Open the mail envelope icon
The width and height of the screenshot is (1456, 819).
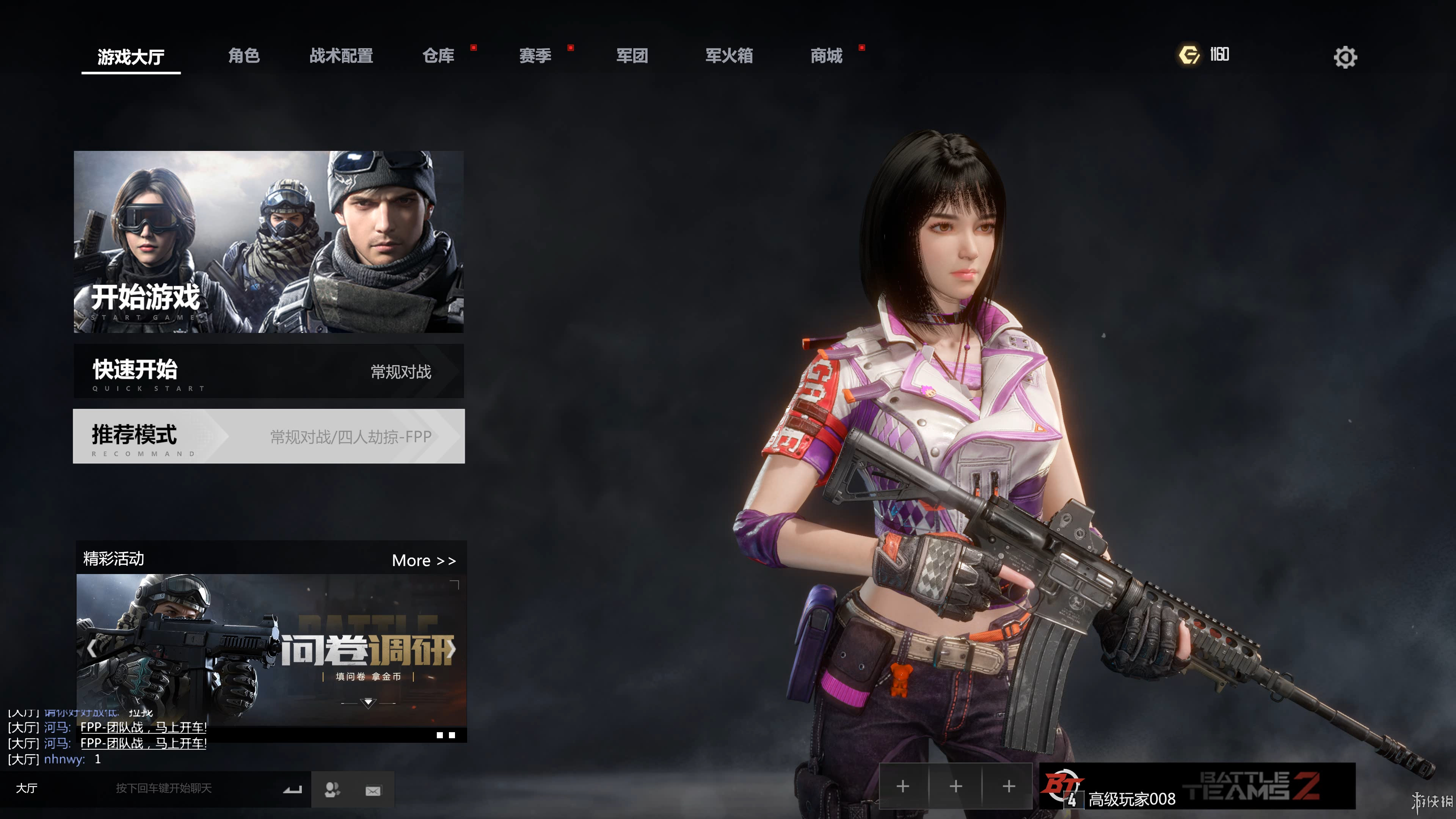point(373,790)
